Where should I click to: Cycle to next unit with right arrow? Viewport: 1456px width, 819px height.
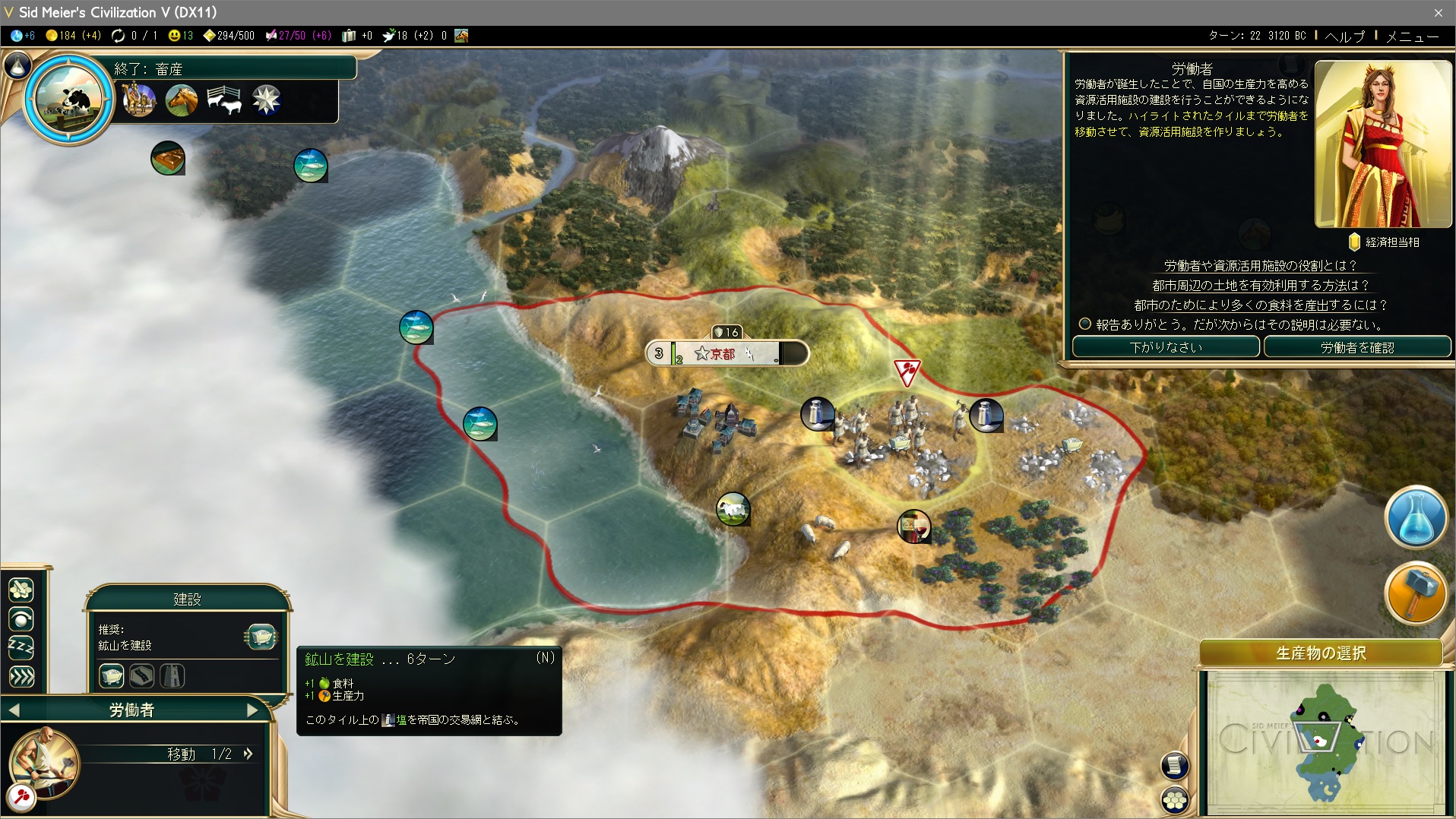(253, 710)
